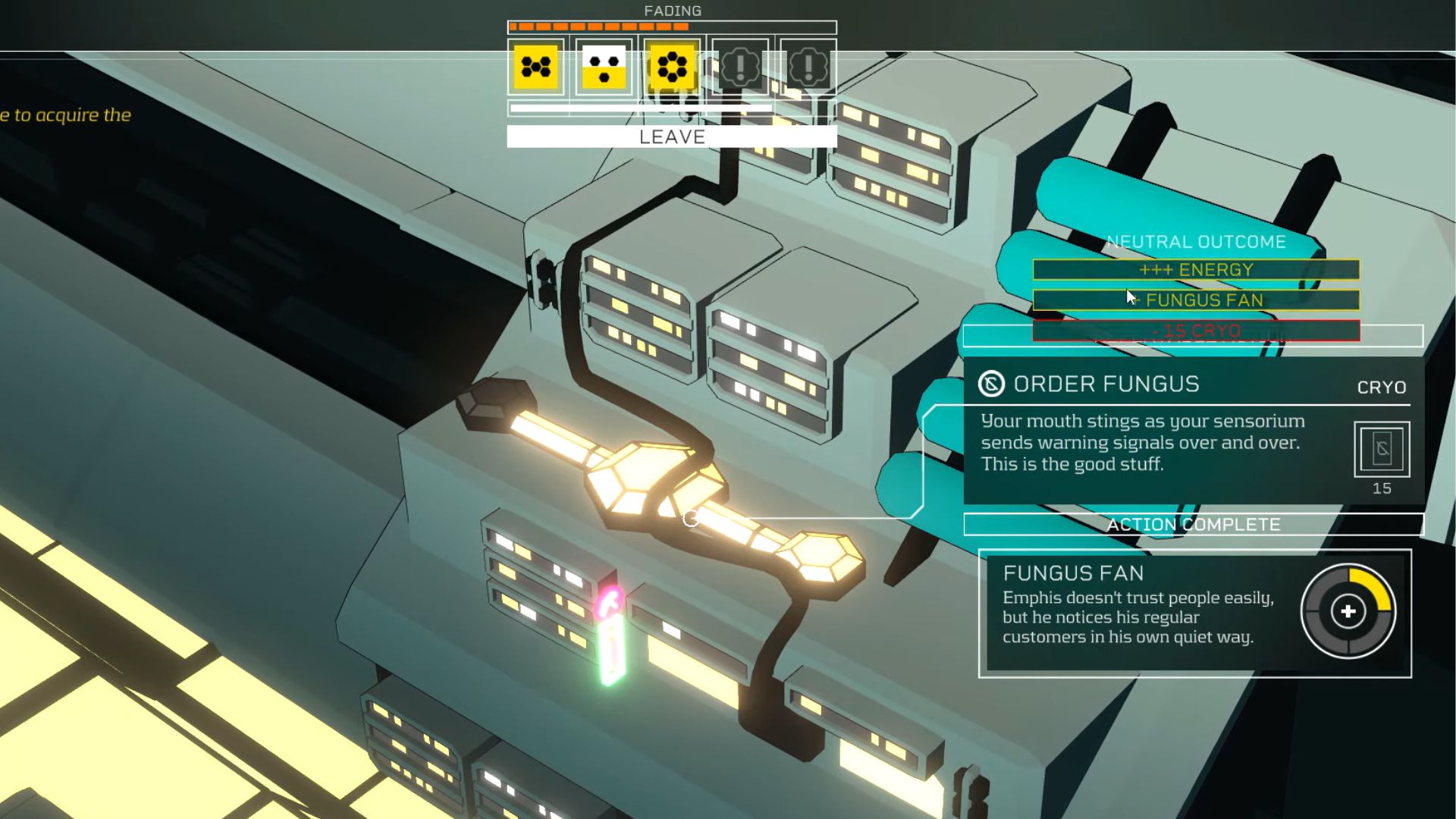This screenshot has height=819, width=1456.
Task: Click the ACTION COMPLETE bar
Action: pos(1192,524)
